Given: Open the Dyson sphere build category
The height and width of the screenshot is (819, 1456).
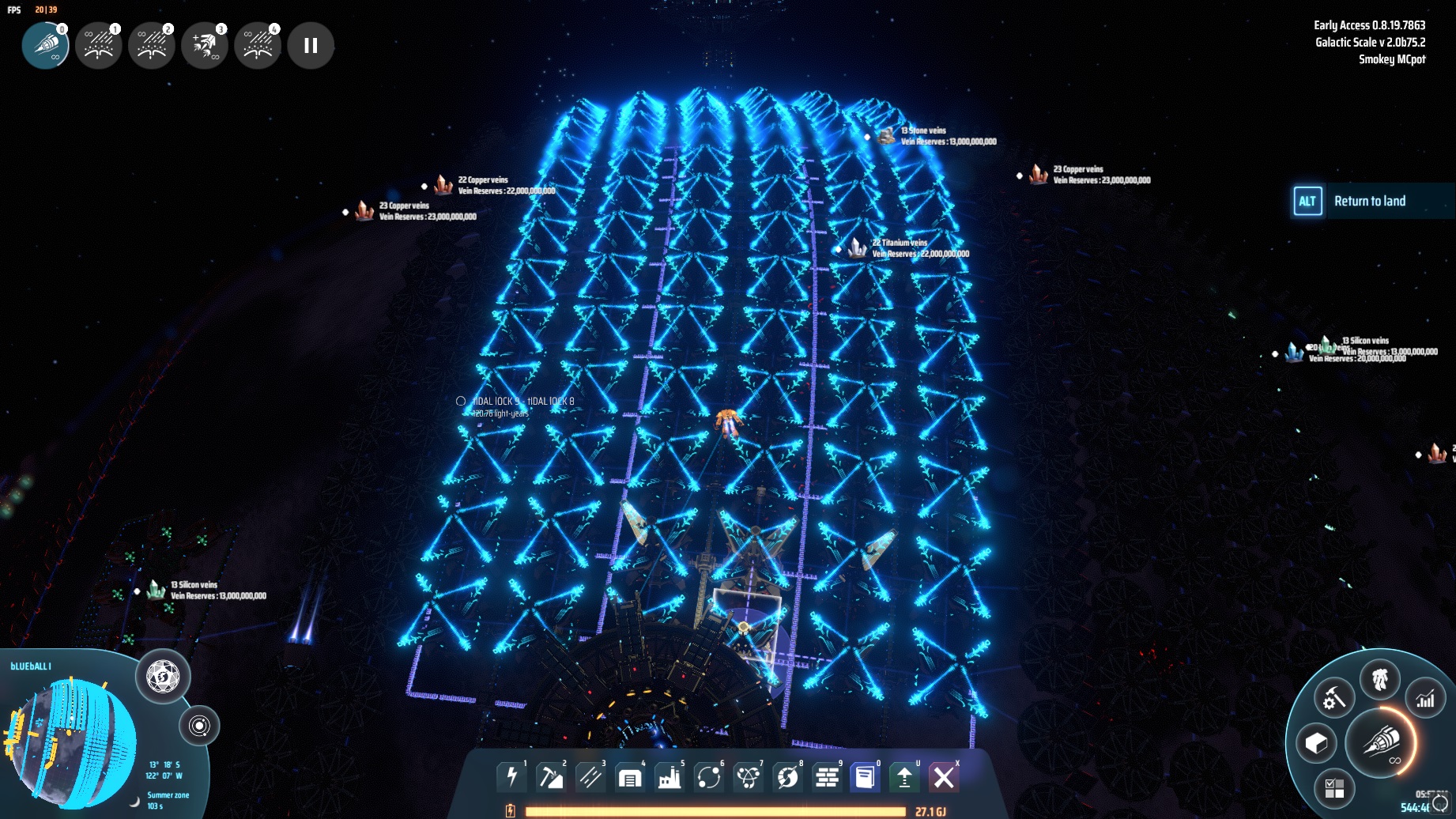Looking at the screenshot, I should [x=787, y=777].
